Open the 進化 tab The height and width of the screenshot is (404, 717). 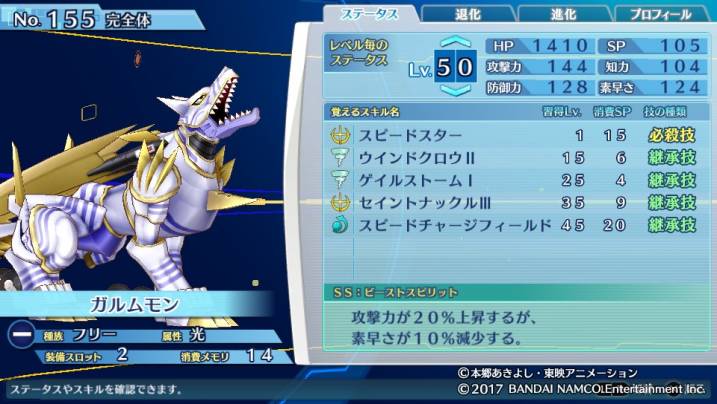(564, 14)
